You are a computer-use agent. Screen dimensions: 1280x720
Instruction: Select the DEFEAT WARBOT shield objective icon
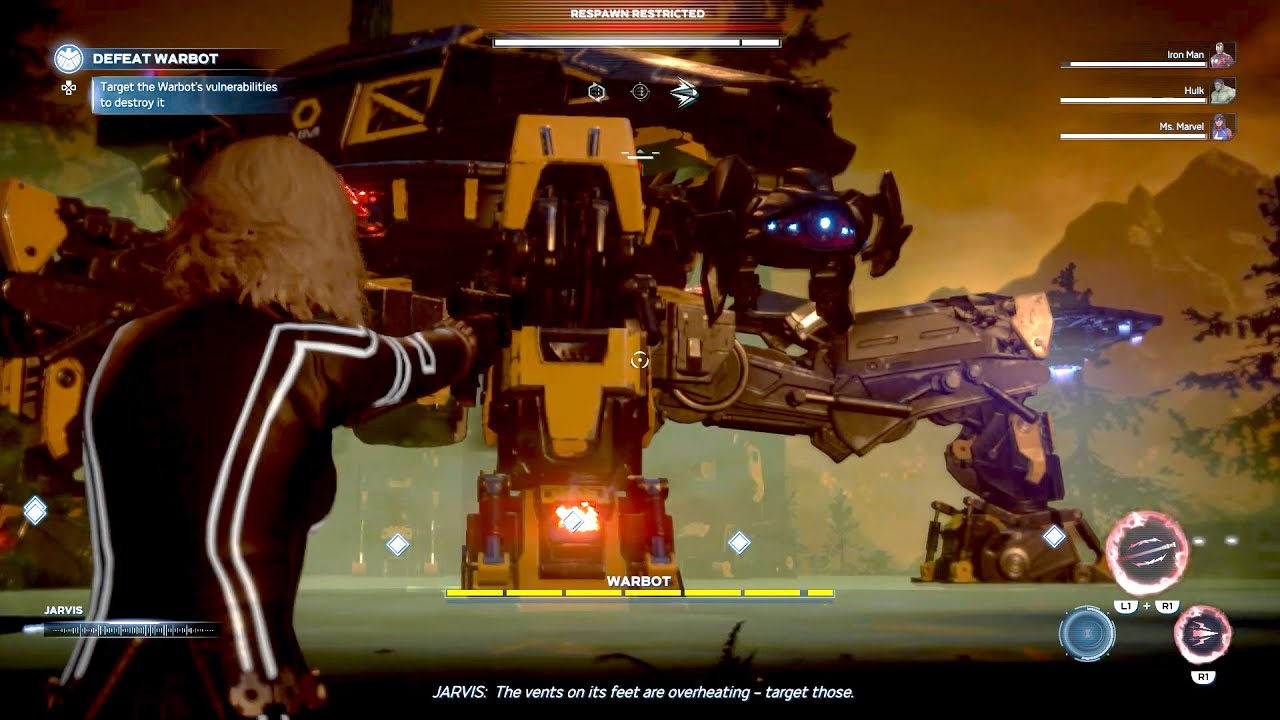[66, 58]
